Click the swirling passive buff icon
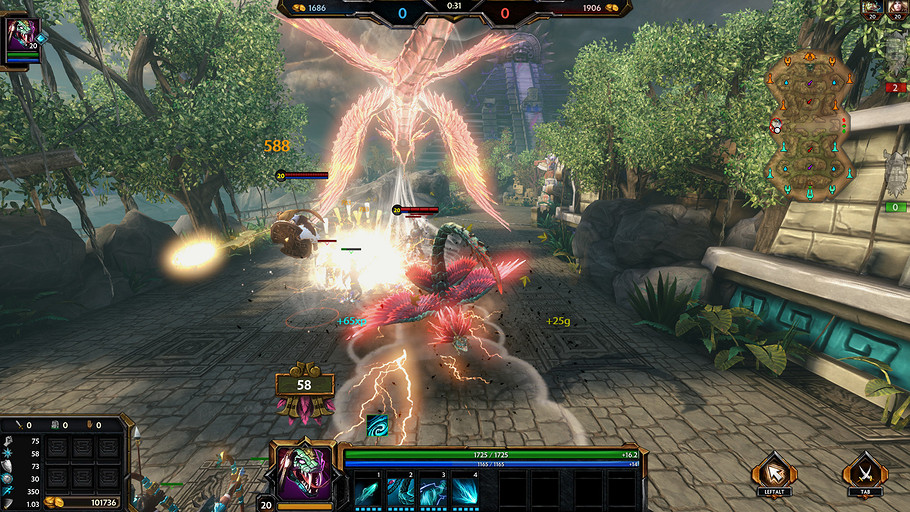The width and height of the screenshot is (910, 512). [376, 425]
